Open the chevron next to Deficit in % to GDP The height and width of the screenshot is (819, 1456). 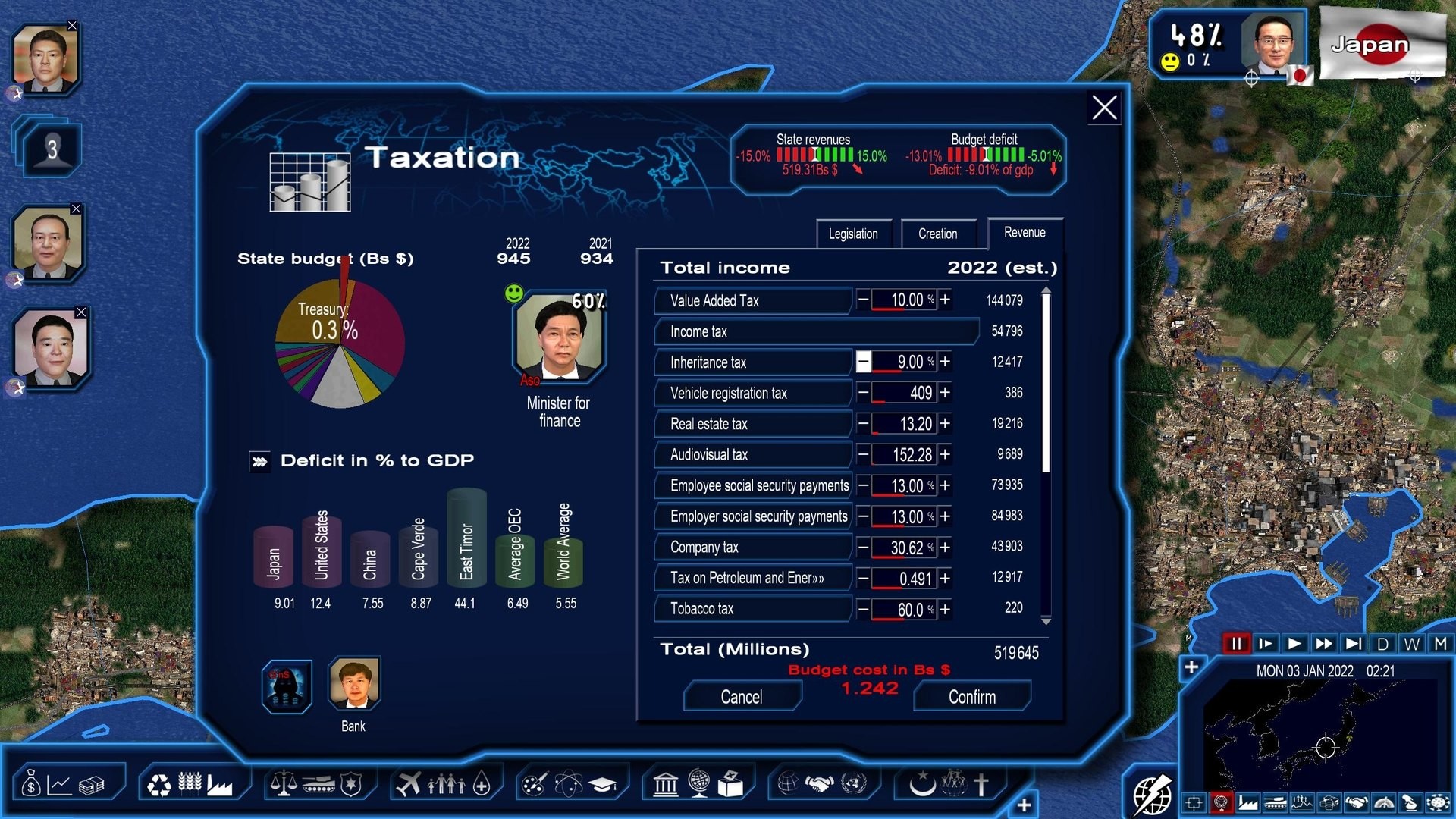pyautogui.click(x=259, y=461)
